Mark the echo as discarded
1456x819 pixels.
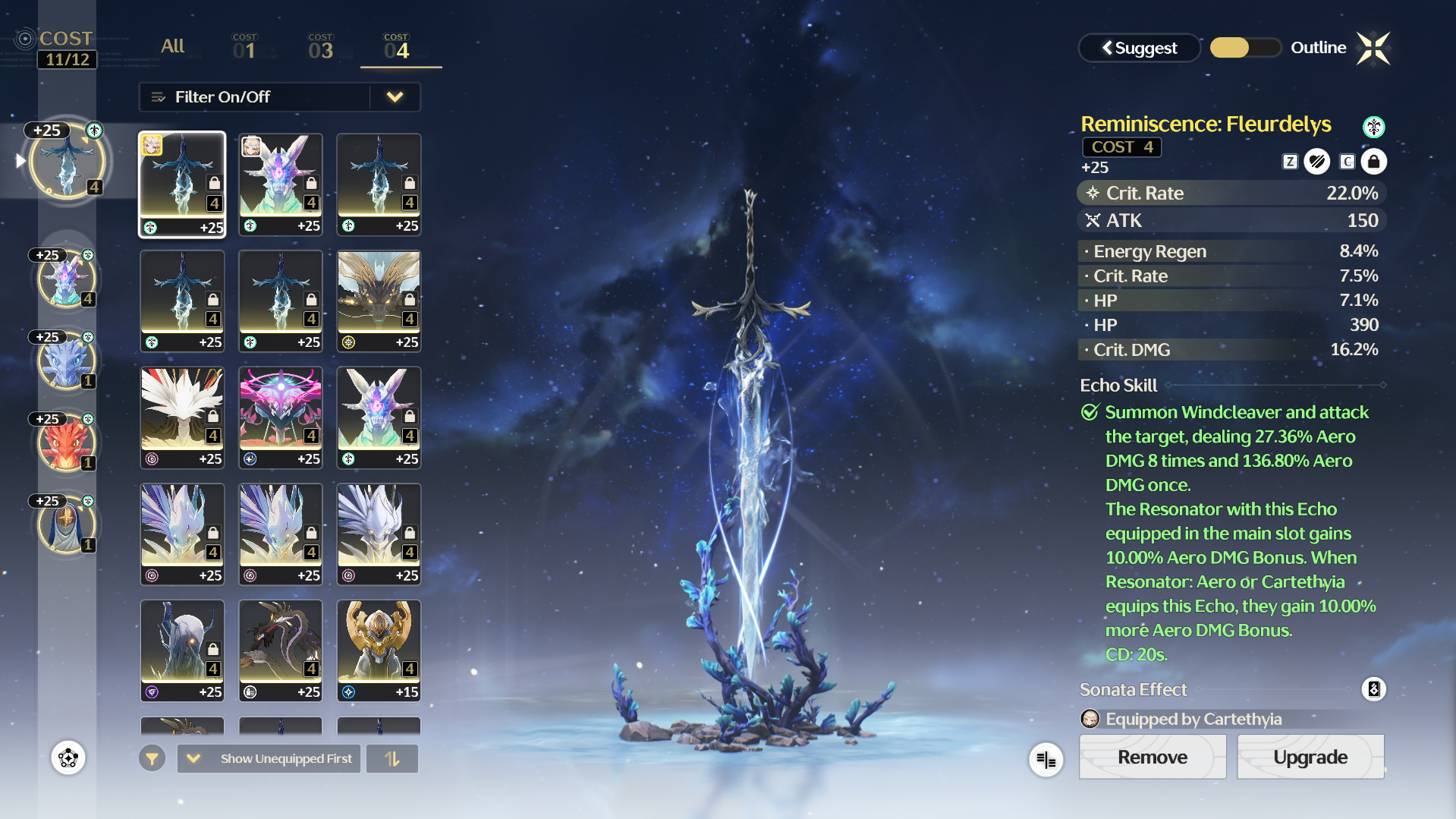[1317, 162]
